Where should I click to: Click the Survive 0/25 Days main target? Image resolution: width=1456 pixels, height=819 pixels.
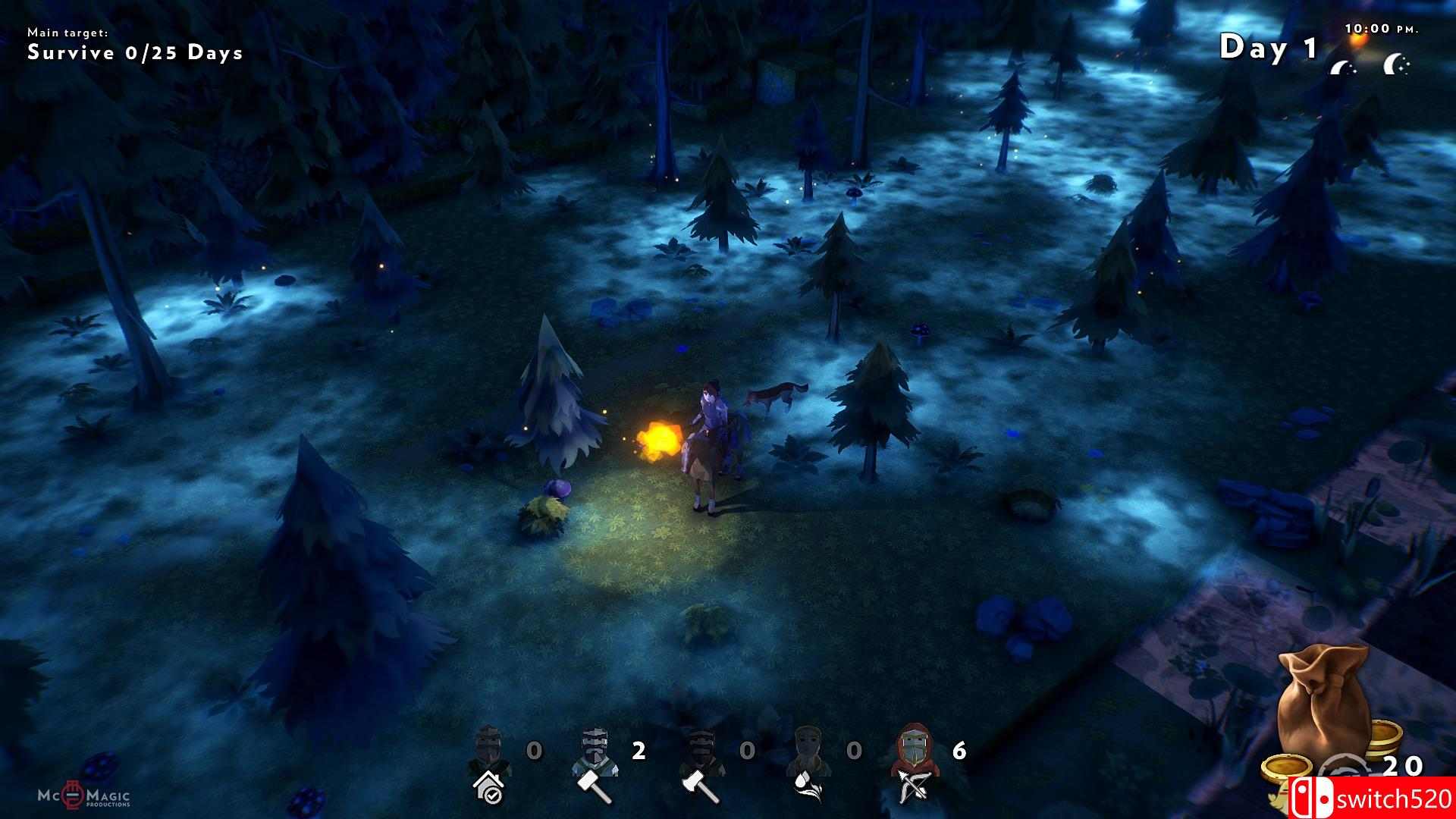135,52
